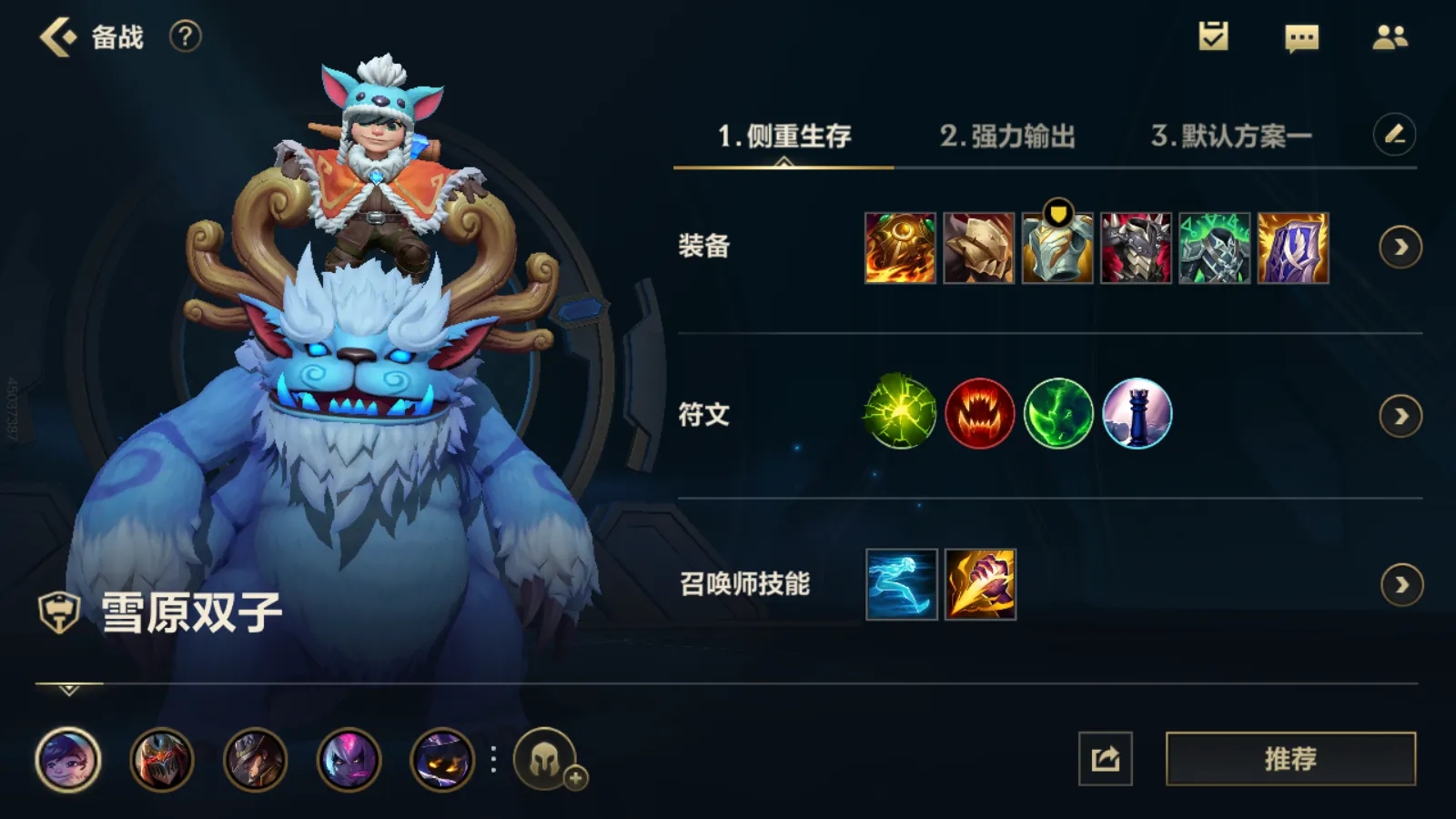Click the blue chess rook rune icon

pyautogui.click(x=1137, y=414)
